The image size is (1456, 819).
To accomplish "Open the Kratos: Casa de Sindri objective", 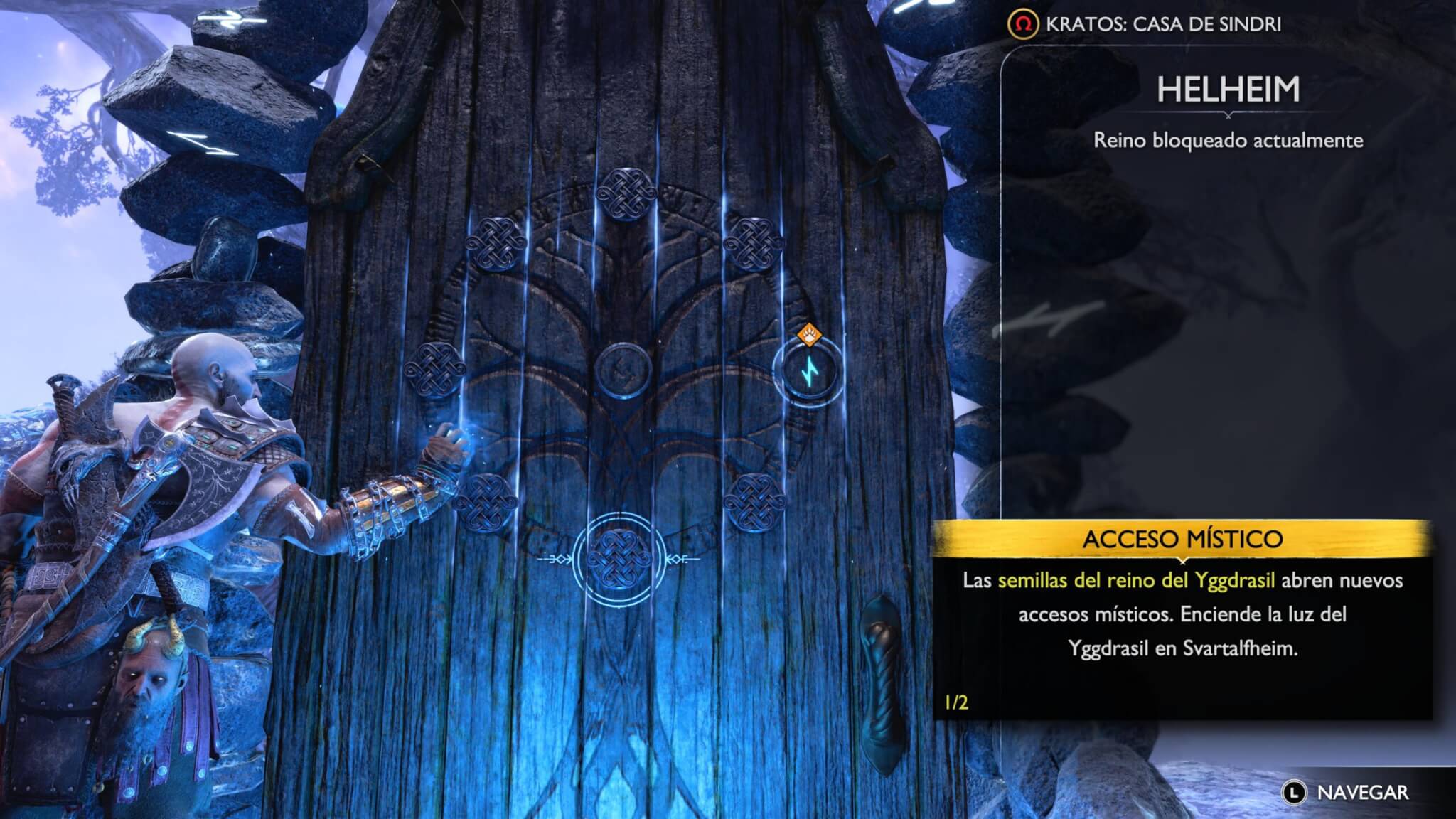I will [x=1145, y=24].
